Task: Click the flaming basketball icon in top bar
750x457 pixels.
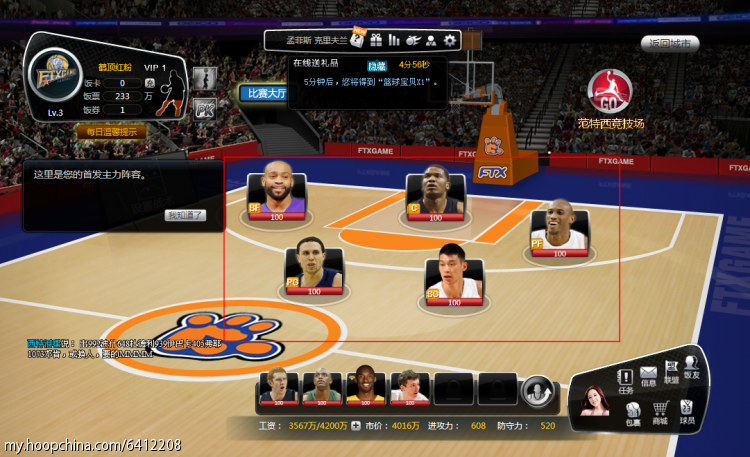Action: 413,40
